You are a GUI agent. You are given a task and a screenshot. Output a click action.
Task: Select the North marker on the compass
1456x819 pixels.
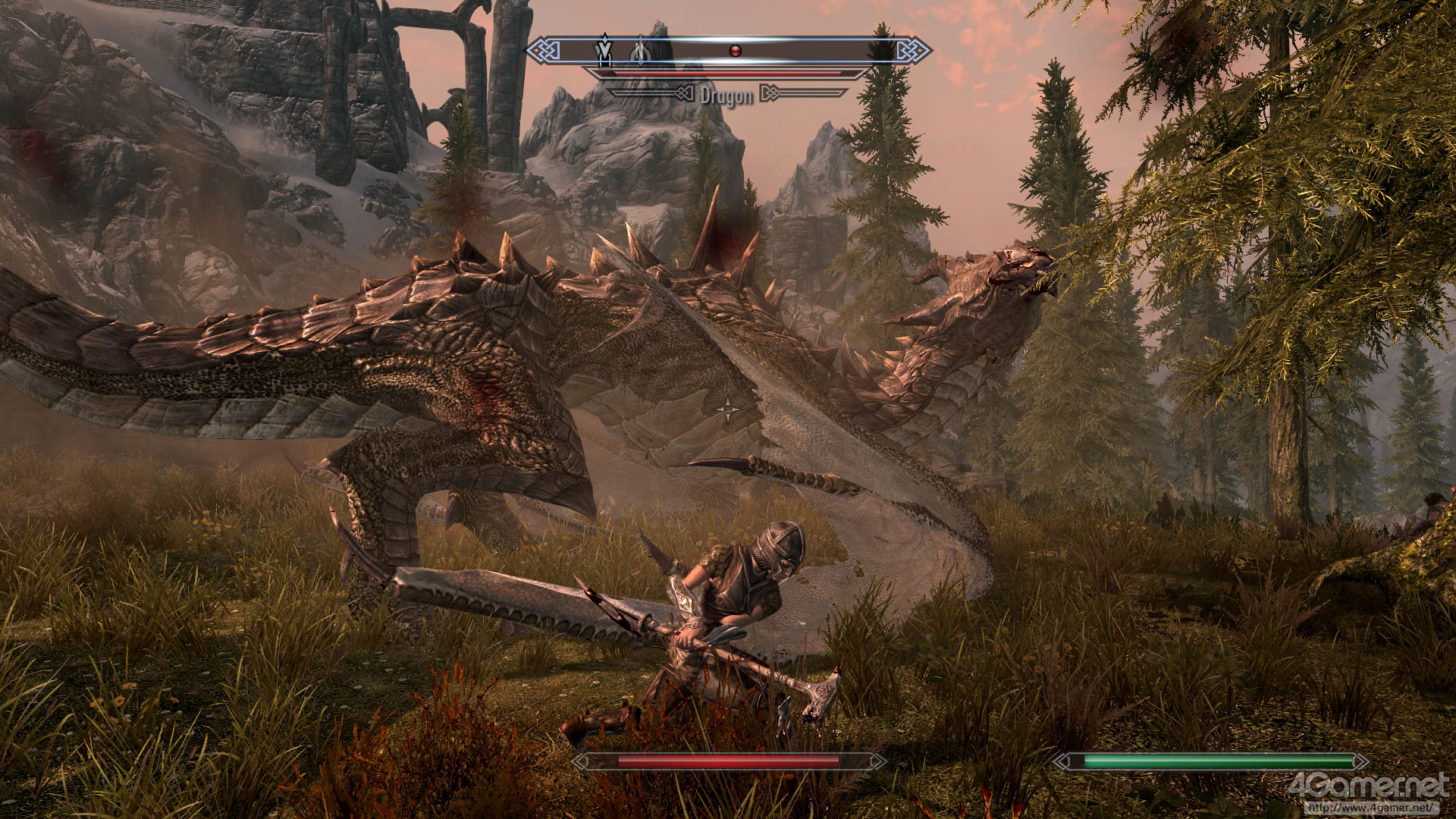pyautogui.click(x=640, y=51)
